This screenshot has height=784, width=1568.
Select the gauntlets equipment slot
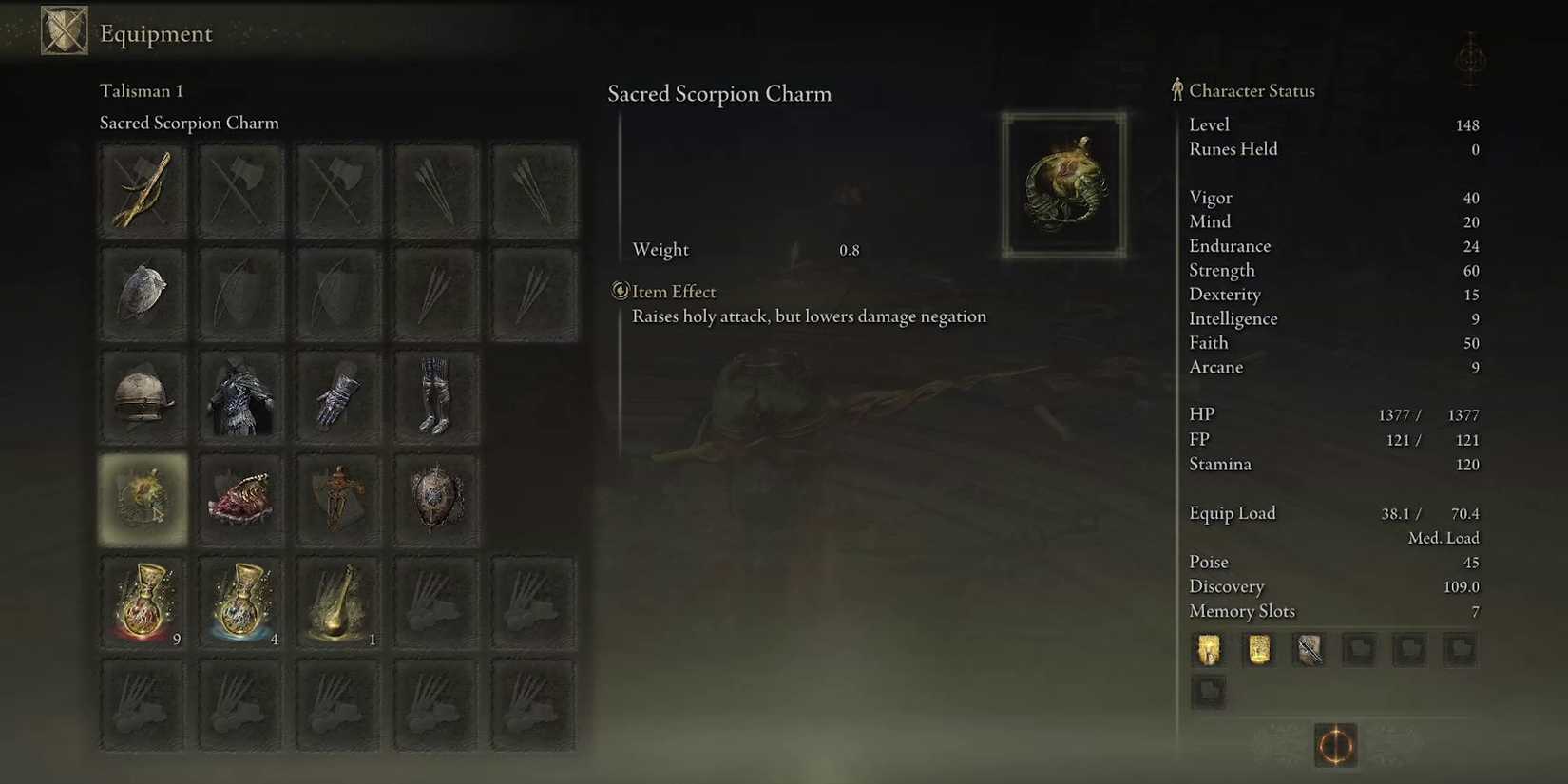(338, 395)
